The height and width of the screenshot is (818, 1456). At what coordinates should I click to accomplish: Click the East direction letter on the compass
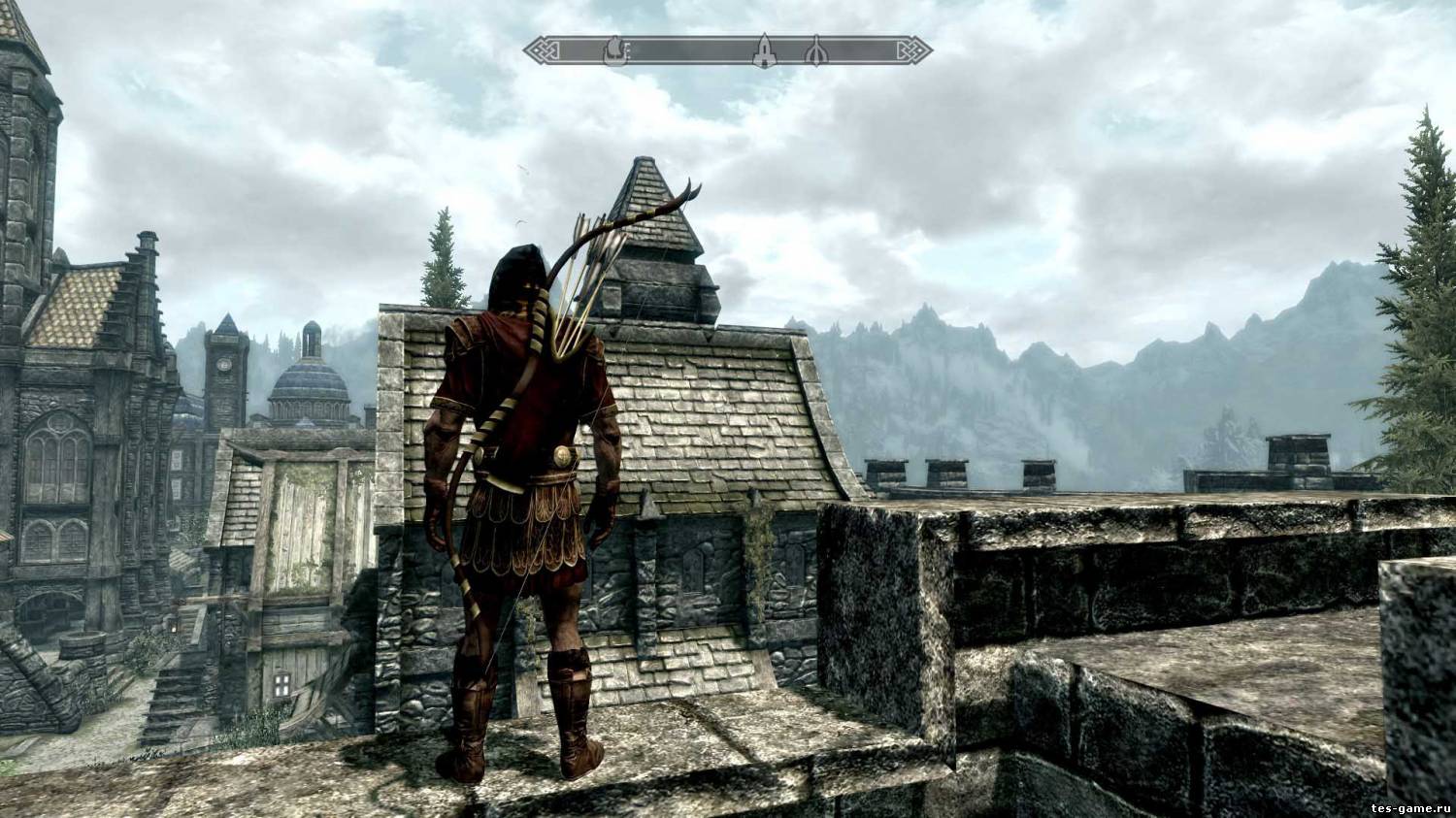click(628, 49)
